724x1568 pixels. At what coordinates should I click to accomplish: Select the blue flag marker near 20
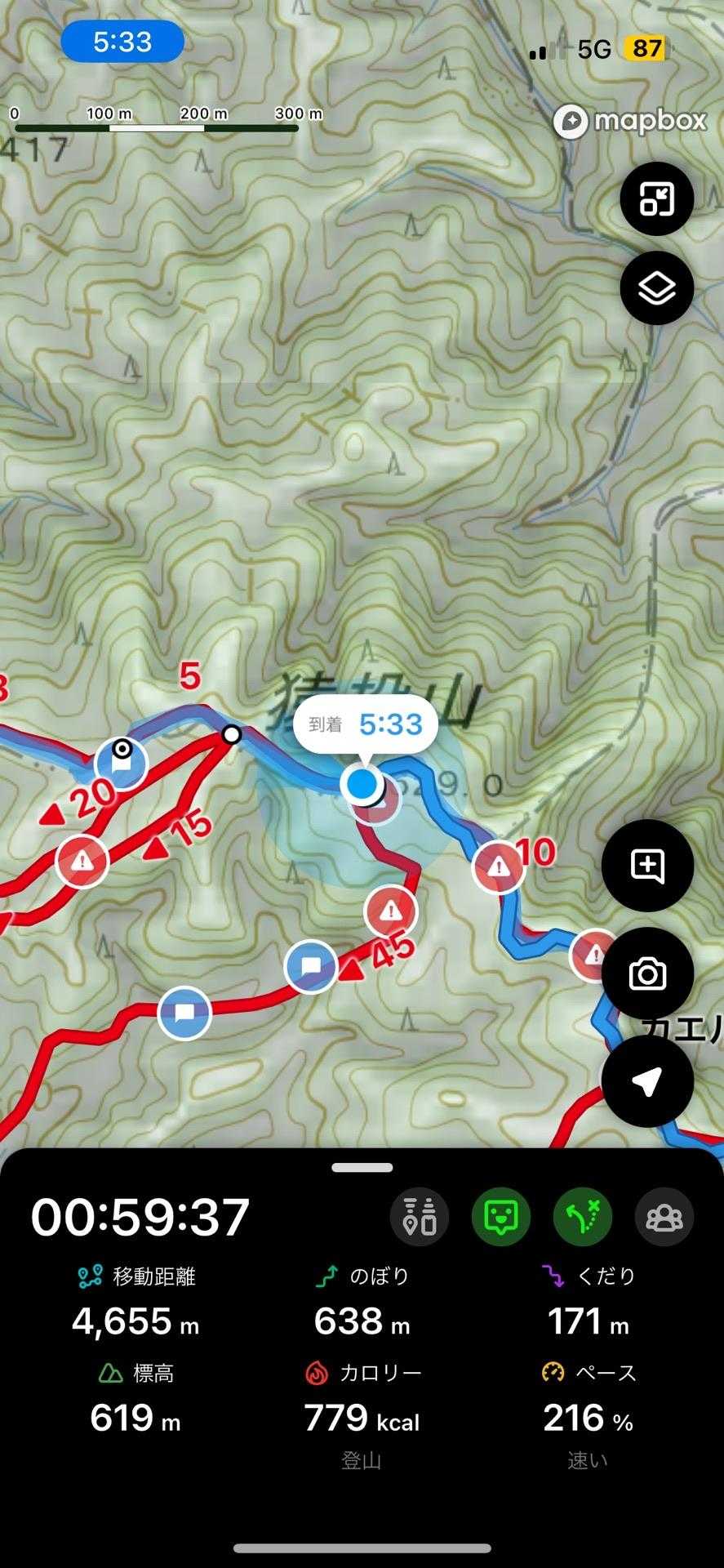pos(122,764)
